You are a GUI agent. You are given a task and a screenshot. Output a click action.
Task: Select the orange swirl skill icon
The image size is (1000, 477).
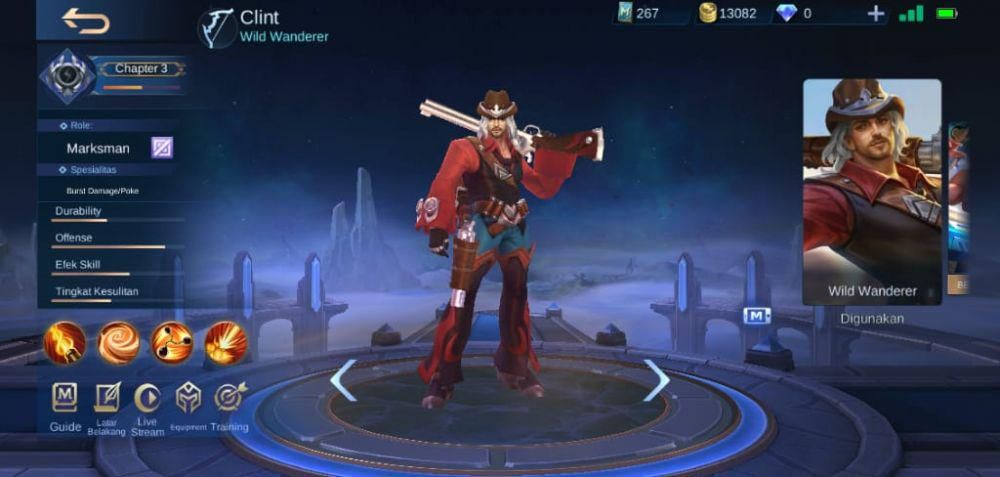pyautogui.click(x=118, y=343)
